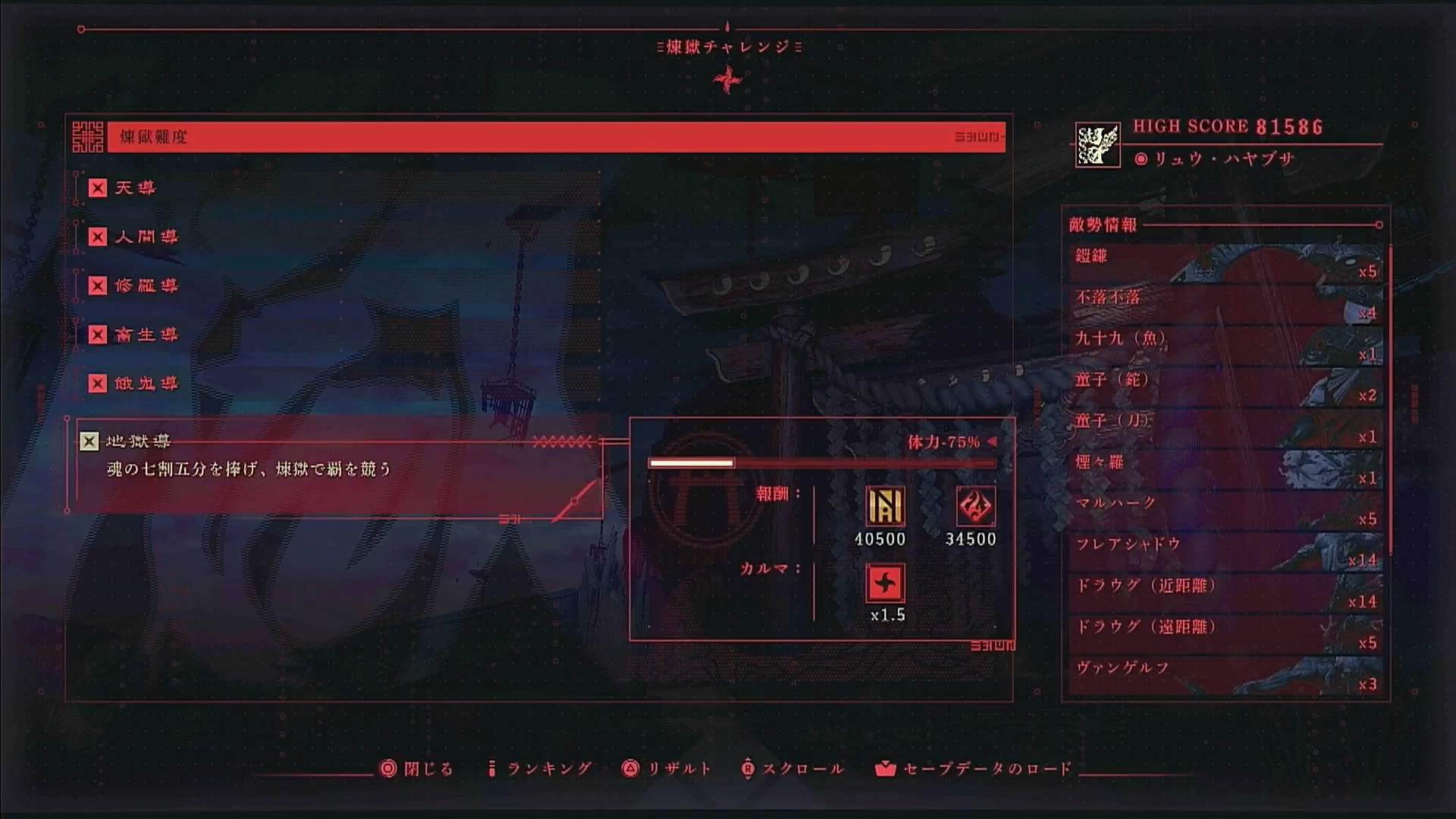Choose the ドラウグ(遠距離) enemy entry

tap(1225, 634)
